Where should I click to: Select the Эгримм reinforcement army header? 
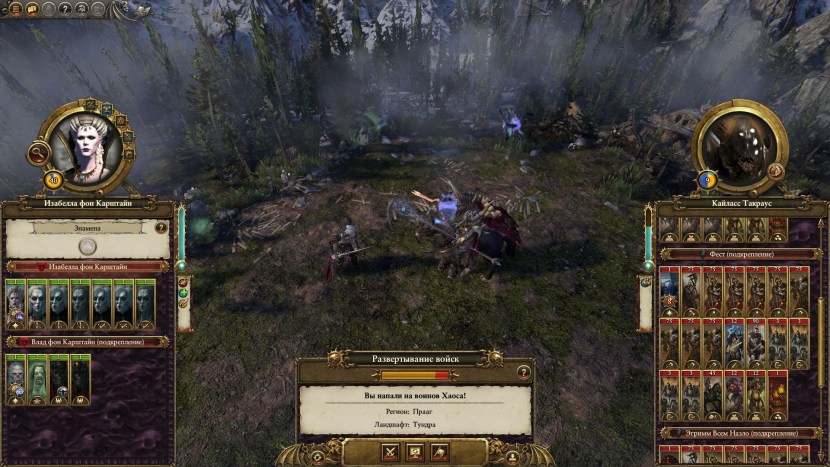coord(740,433)
